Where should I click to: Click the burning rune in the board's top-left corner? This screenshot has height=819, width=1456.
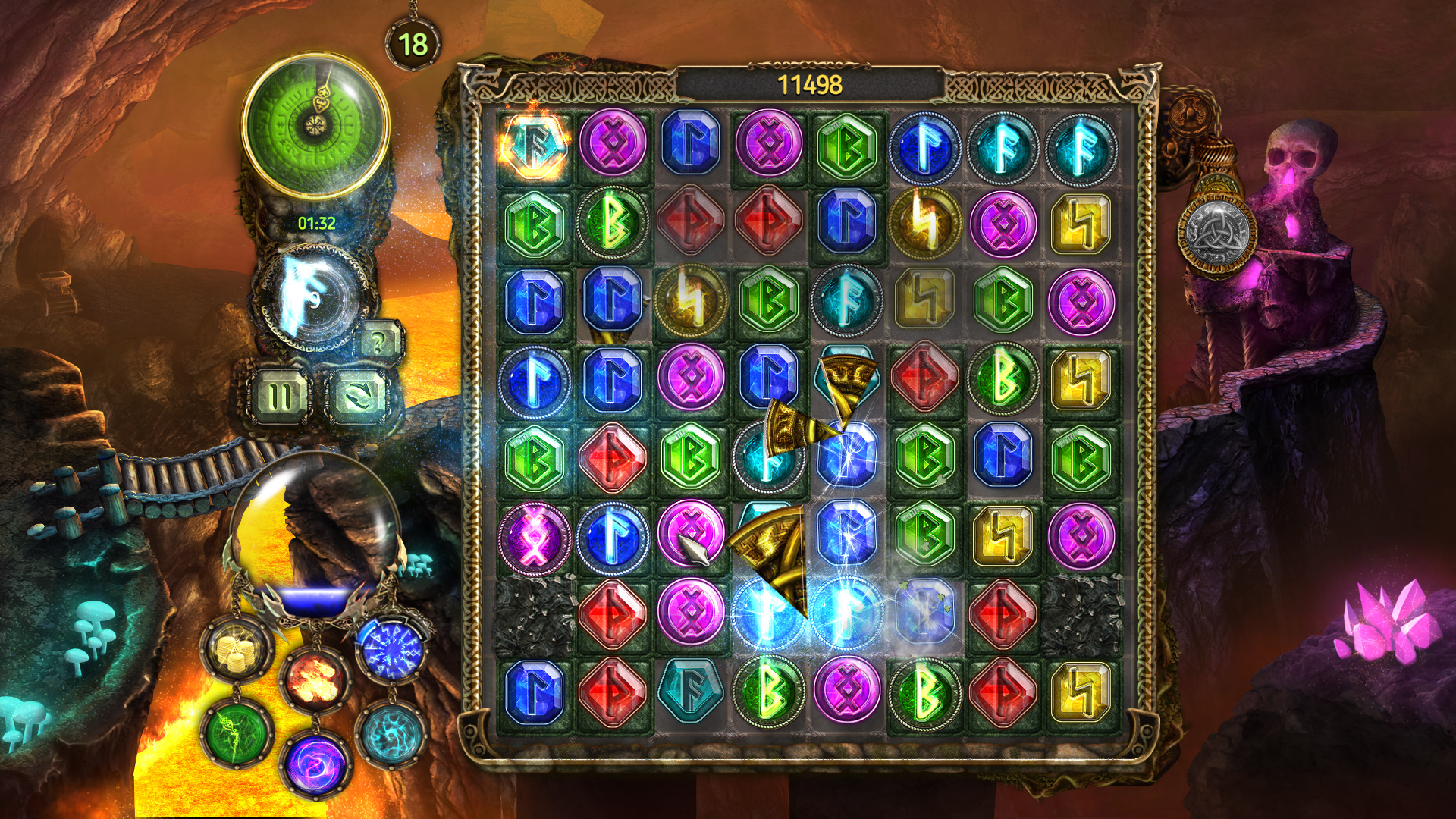(535, 146)
